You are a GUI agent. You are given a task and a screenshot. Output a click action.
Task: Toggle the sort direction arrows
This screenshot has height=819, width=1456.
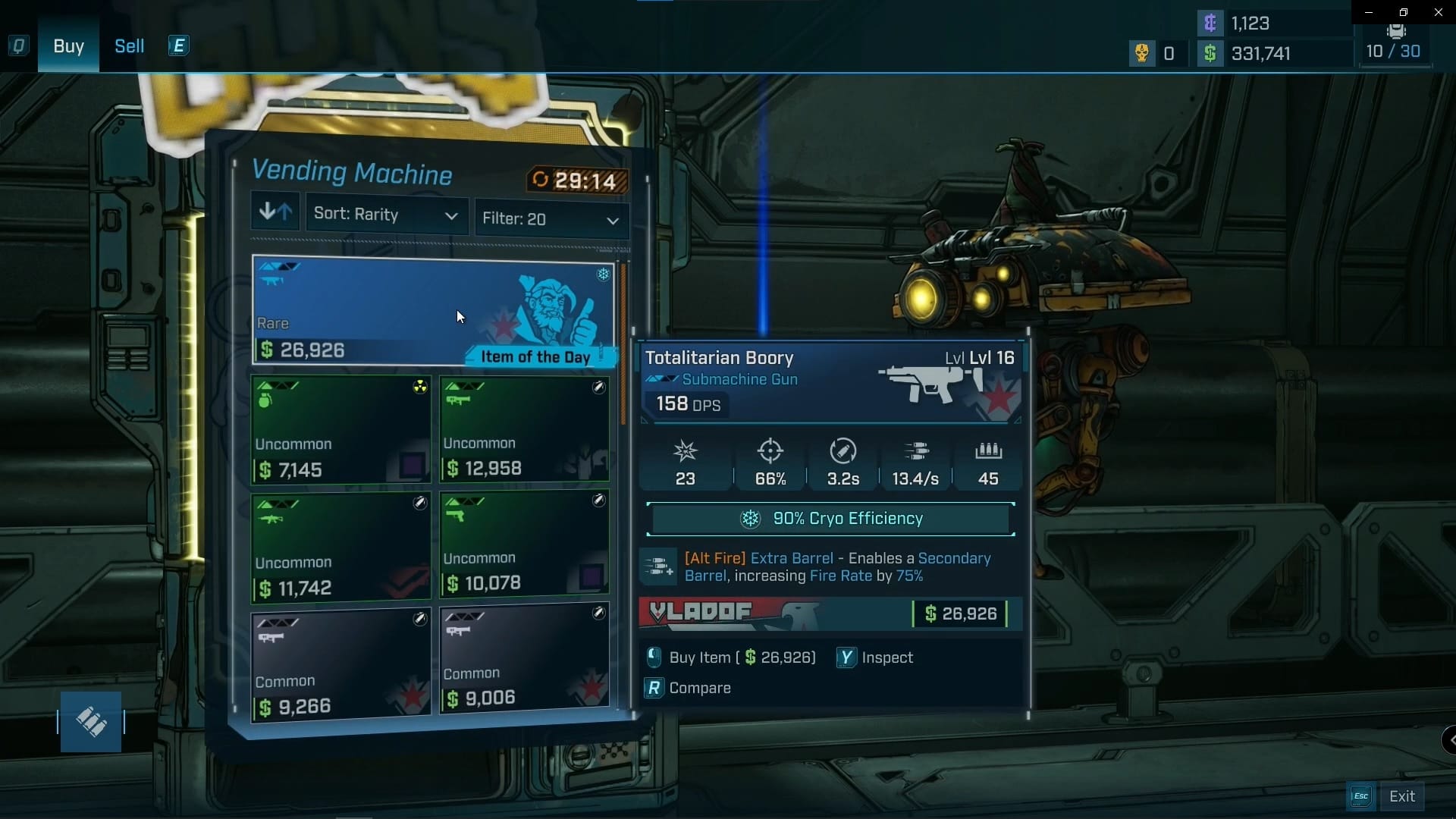coord(275,212)
